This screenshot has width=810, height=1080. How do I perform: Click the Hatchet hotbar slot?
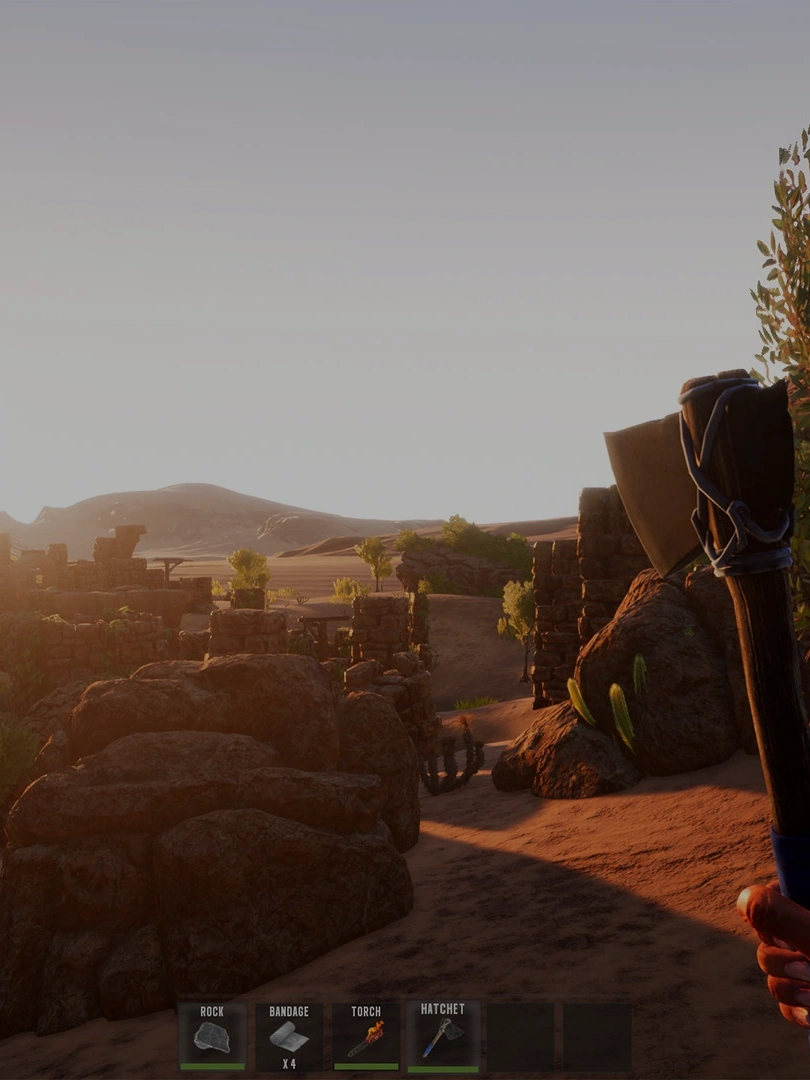(x=443, y=1037)
